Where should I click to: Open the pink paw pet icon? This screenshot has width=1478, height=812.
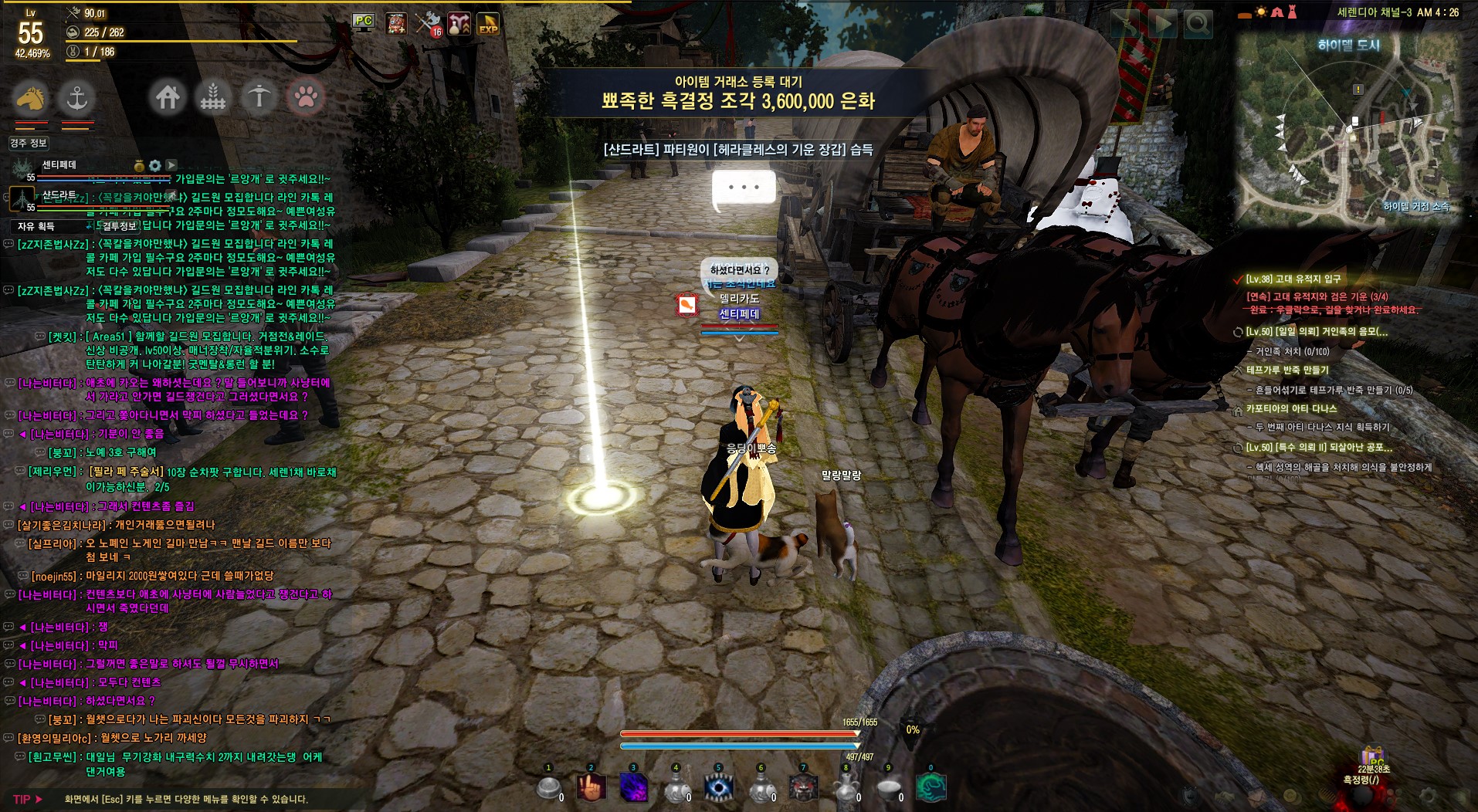(x=306, y=97)
